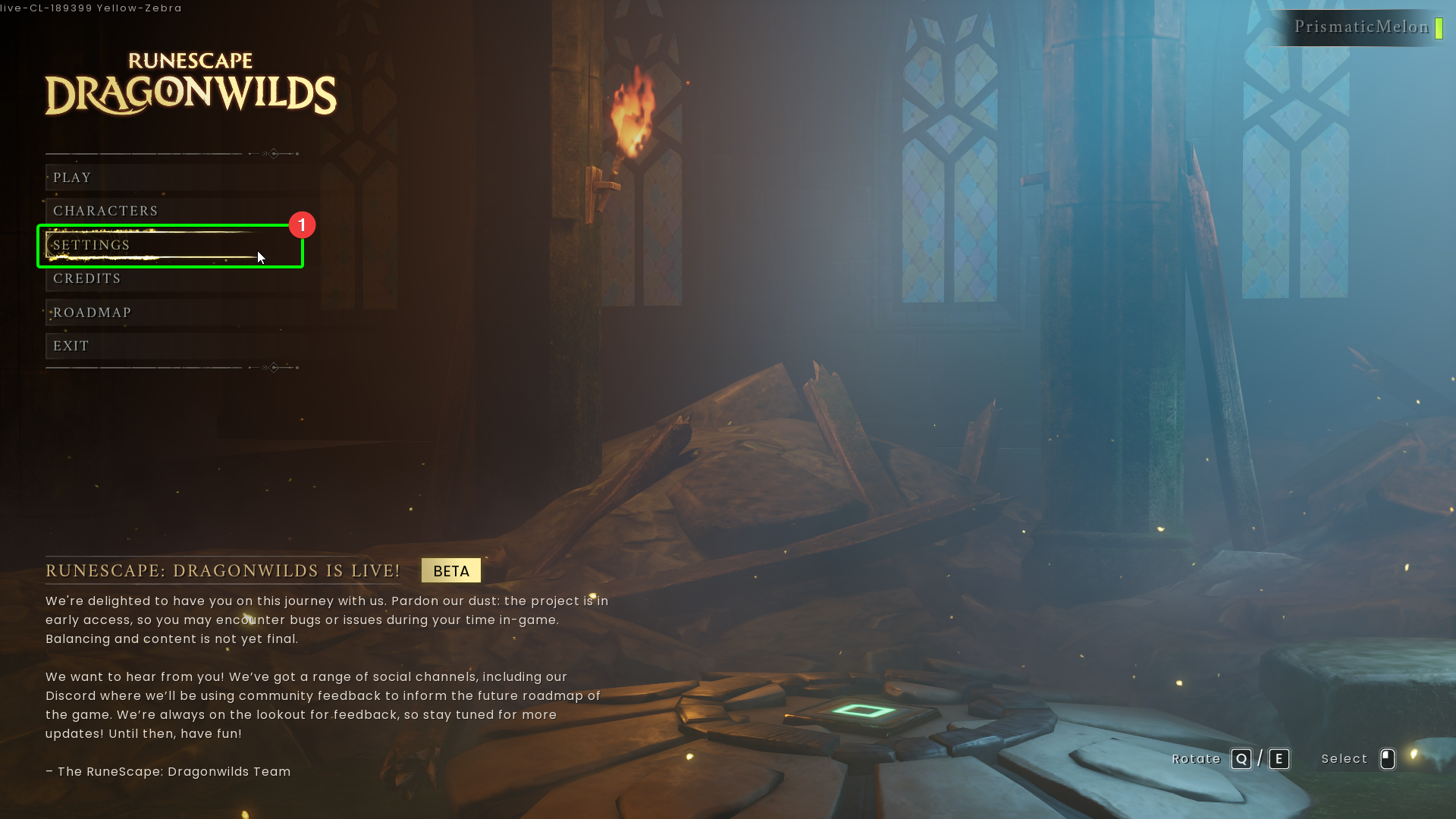Select EXIT from the main menu
Viewport: 1456px width, 819px height.
click(x=71, y=345)
